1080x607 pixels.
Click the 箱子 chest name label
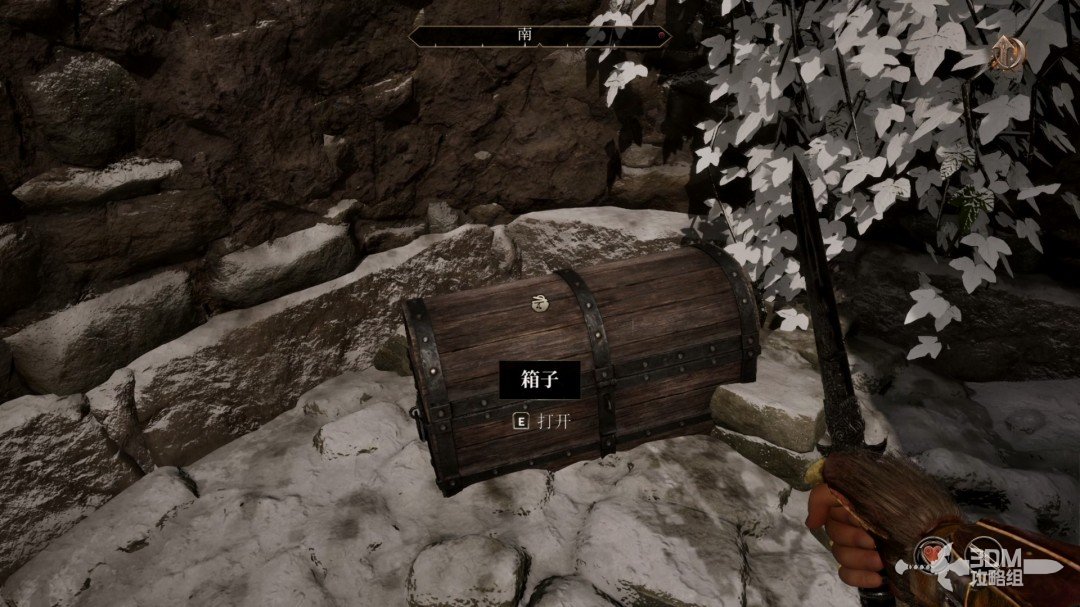pos(540,380)
